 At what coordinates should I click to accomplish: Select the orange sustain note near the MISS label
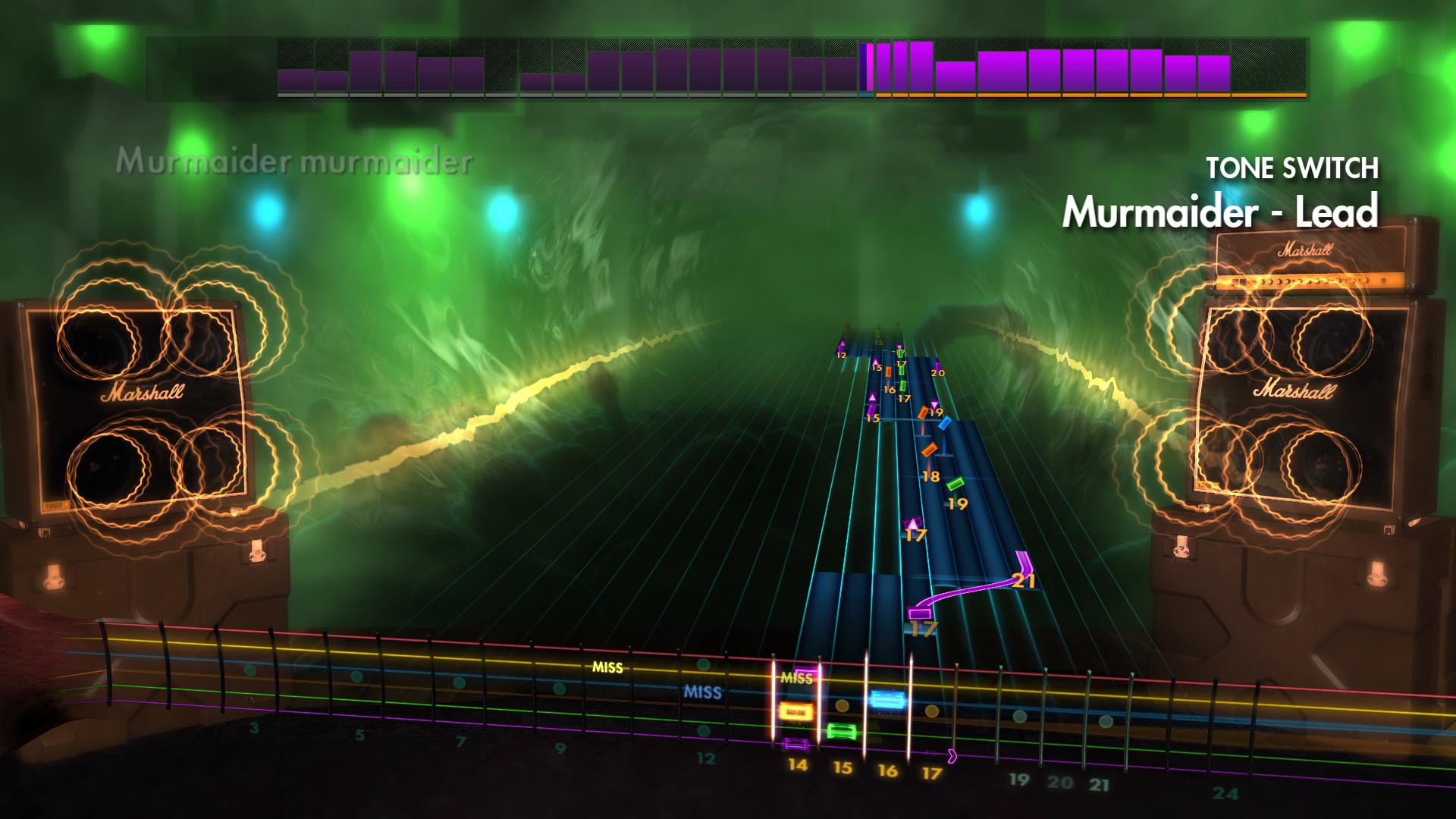pos(796,710)
